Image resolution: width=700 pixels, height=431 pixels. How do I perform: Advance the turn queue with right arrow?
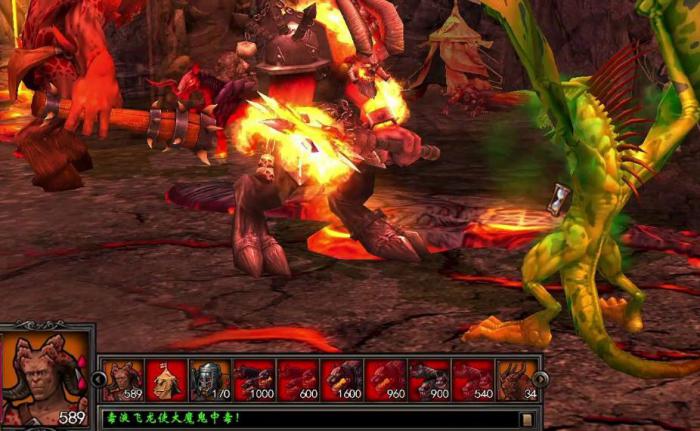[x=541, y=380]
